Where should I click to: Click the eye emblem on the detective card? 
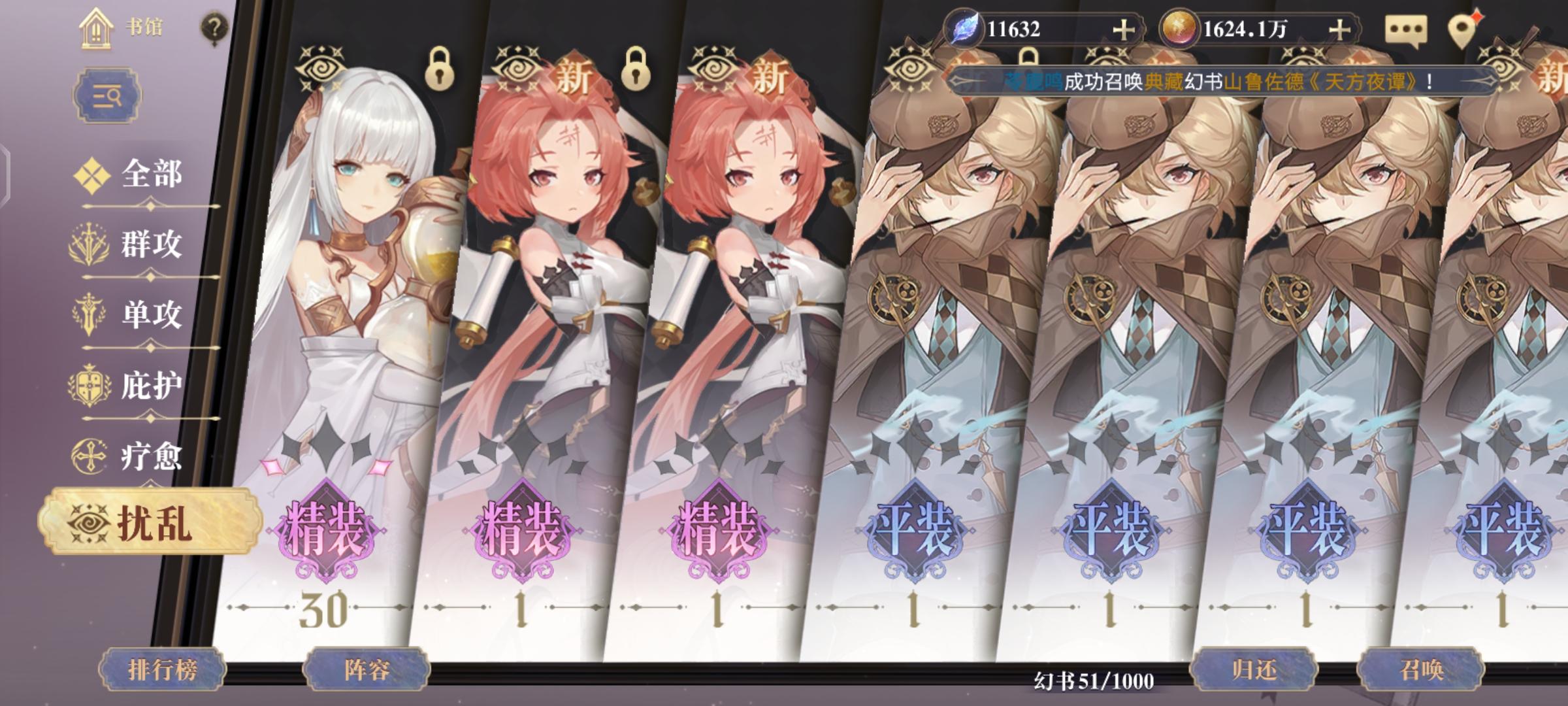pos(909,69)
